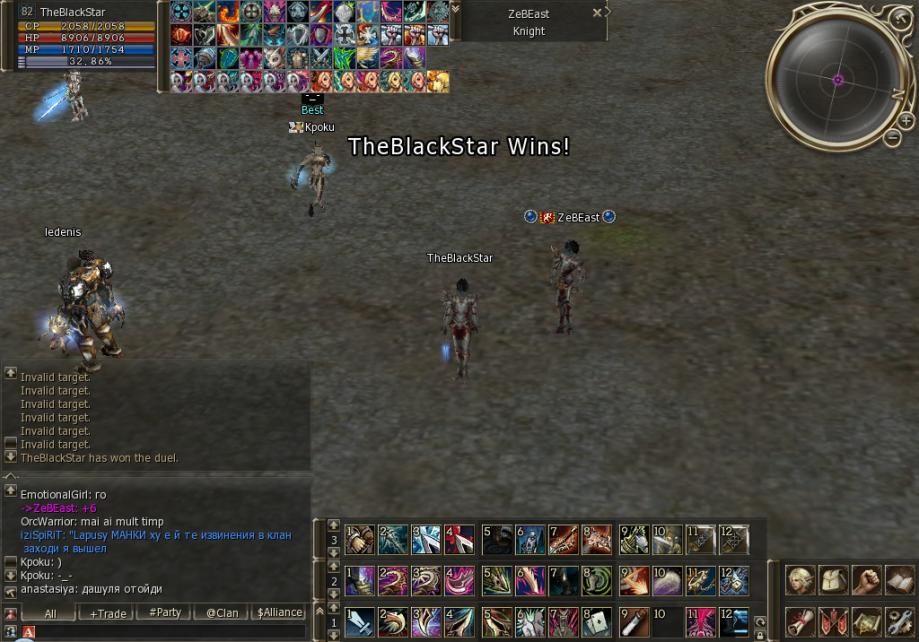Show the $Alliance chat tab

coord(279,613)
